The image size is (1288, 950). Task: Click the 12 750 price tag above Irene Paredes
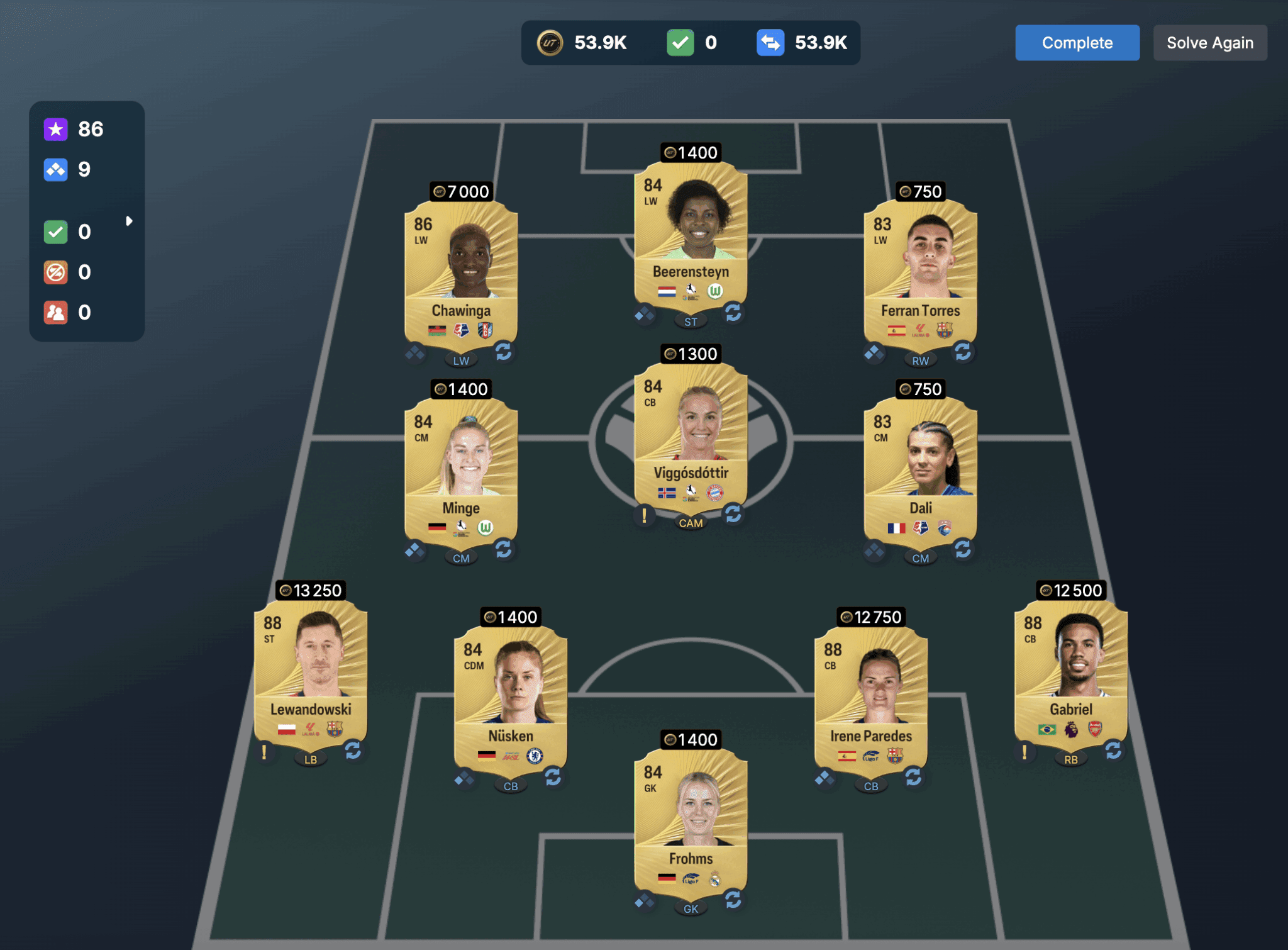point(871,617)
